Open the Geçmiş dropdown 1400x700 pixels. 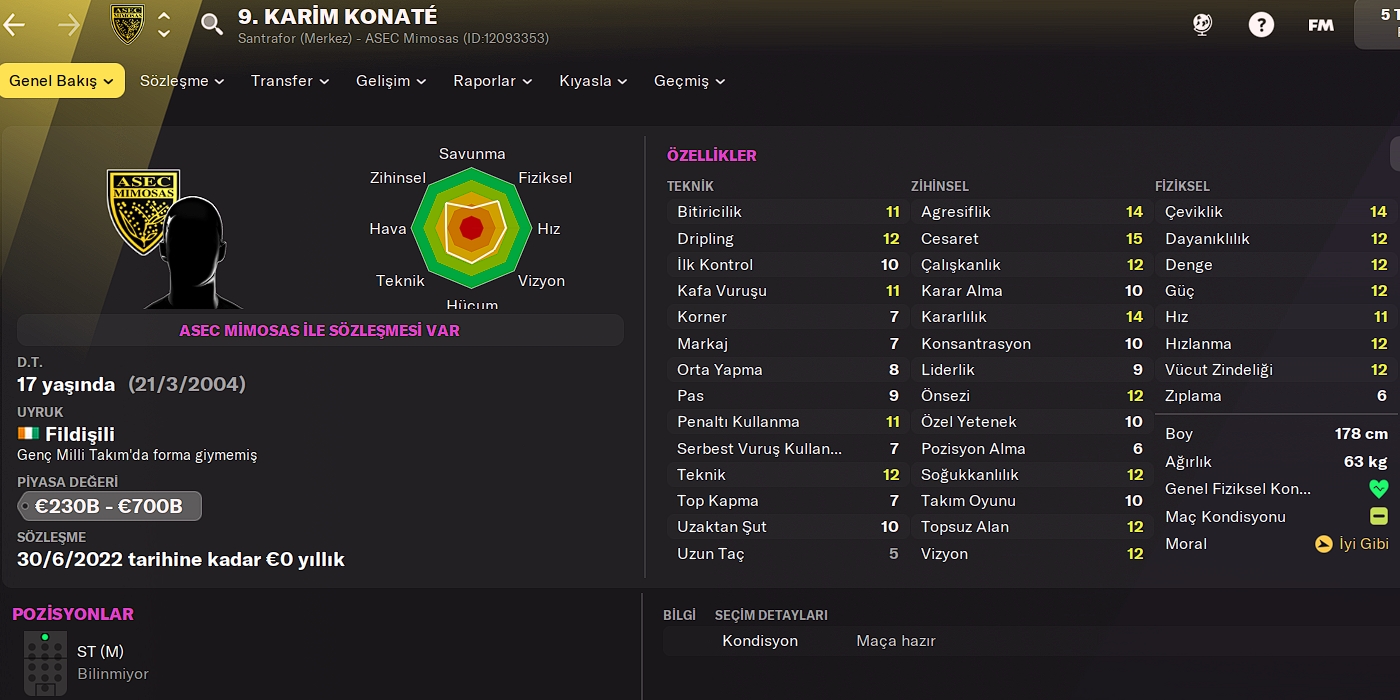click(x=689, y=81)
